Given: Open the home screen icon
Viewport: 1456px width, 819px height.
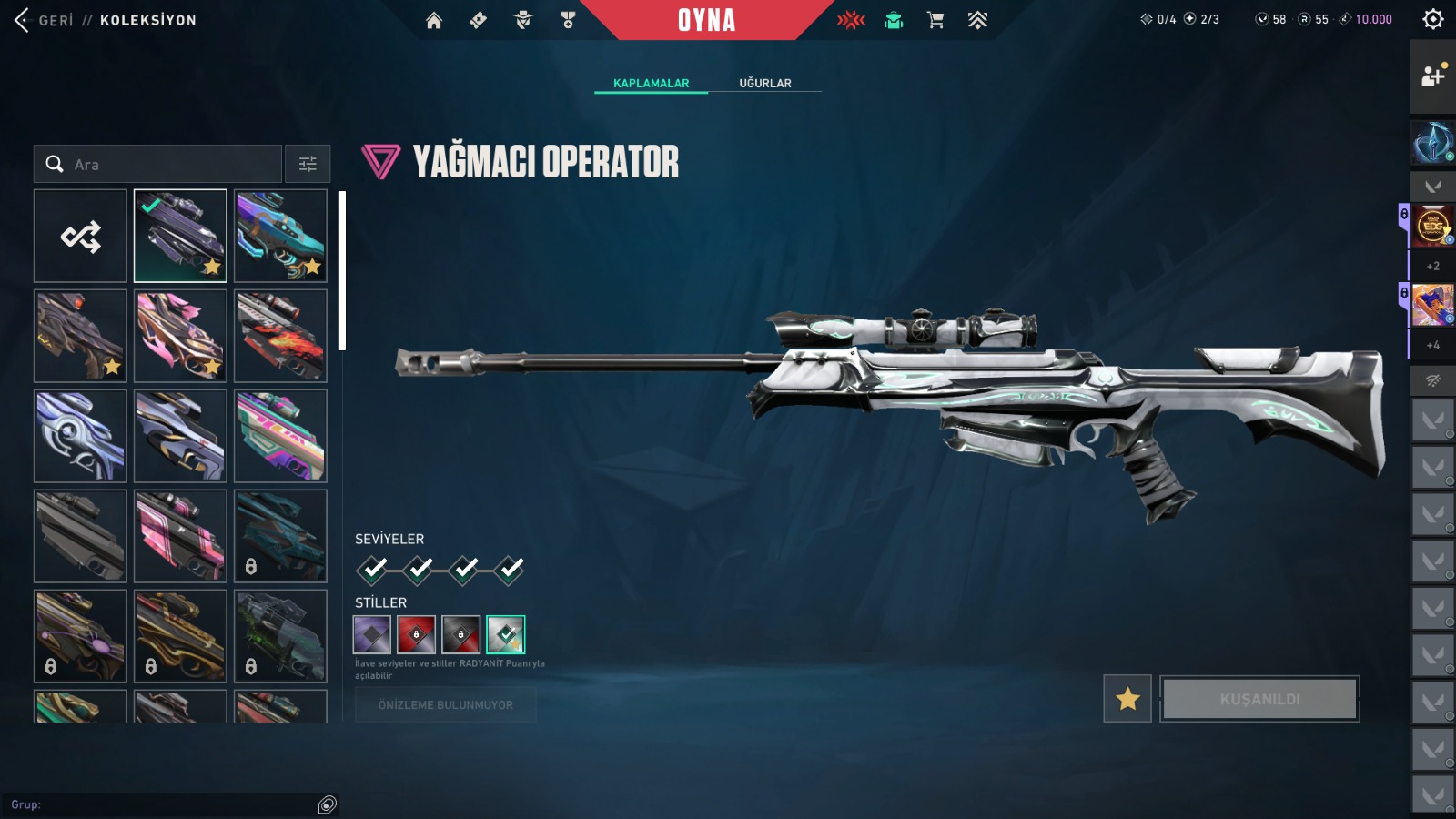Looking at the screenshot, I should (434, 20).
